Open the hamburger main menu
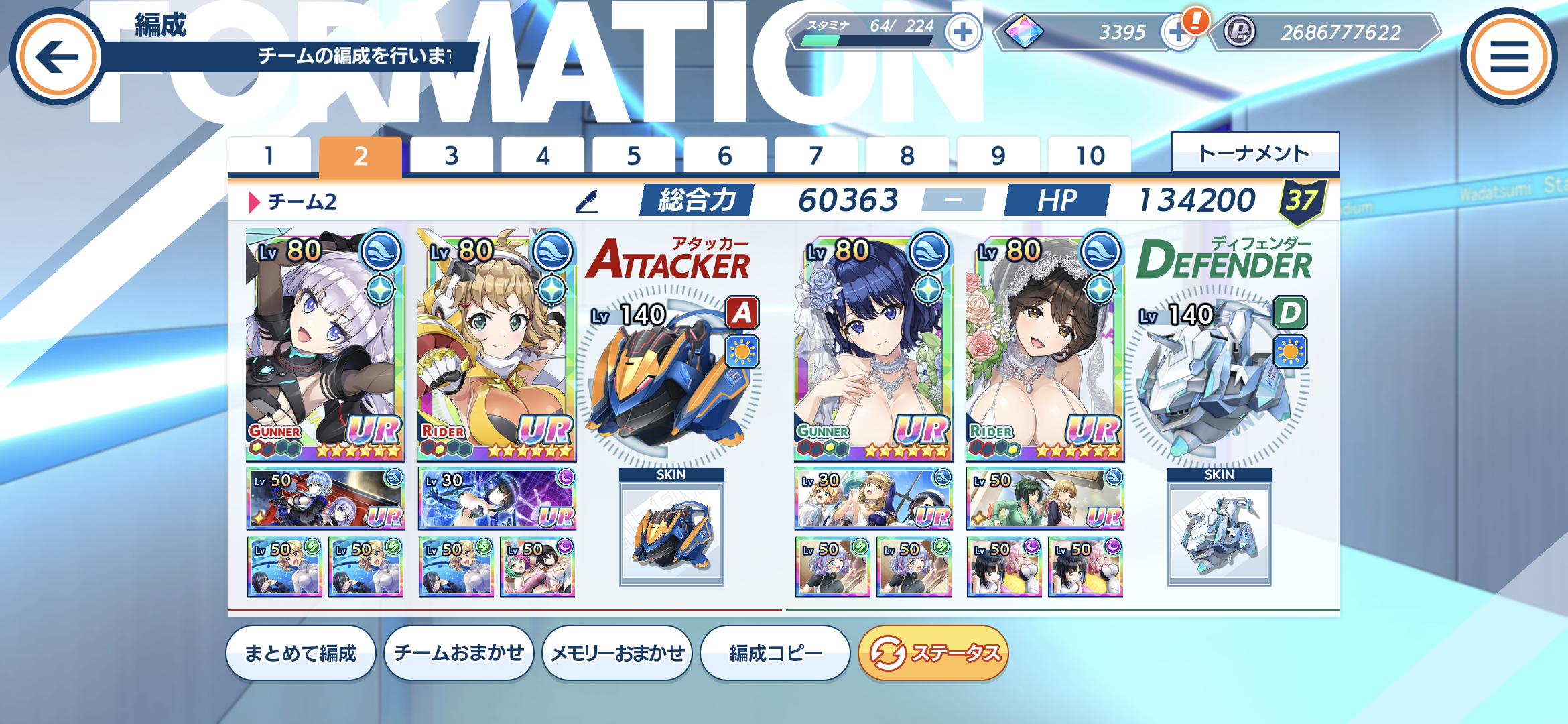 1509,56
